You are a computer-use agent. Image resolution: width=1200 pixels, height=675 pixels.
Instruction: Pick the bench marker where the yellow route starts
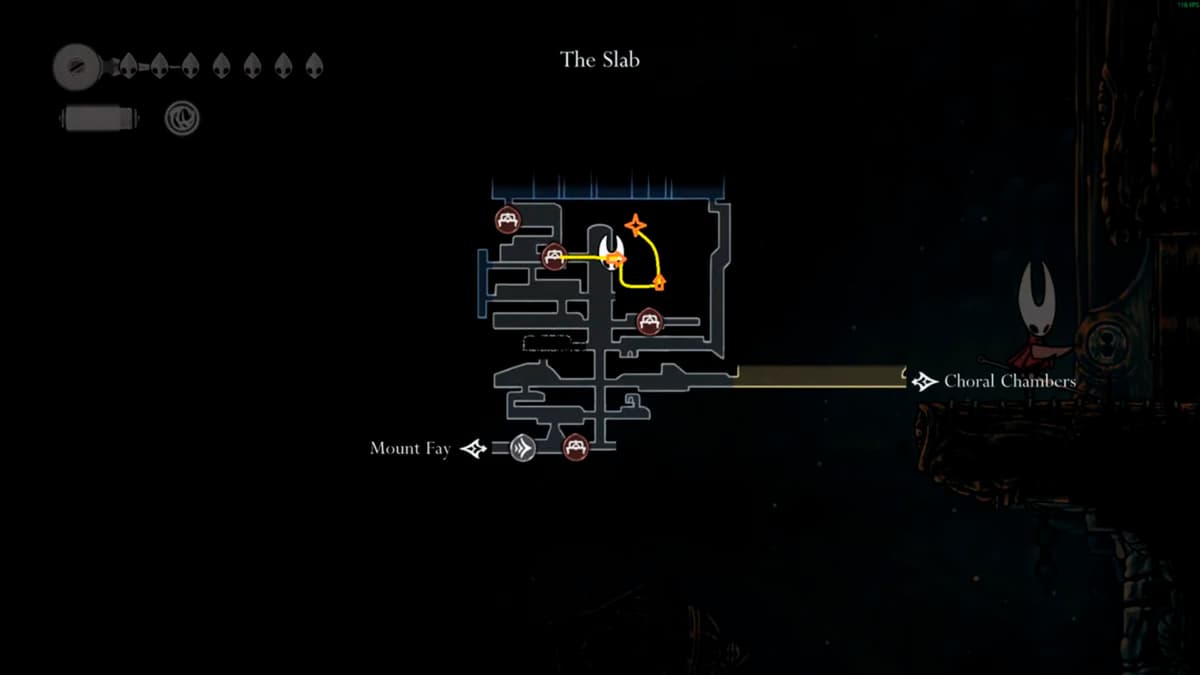(x=555, y=257)
